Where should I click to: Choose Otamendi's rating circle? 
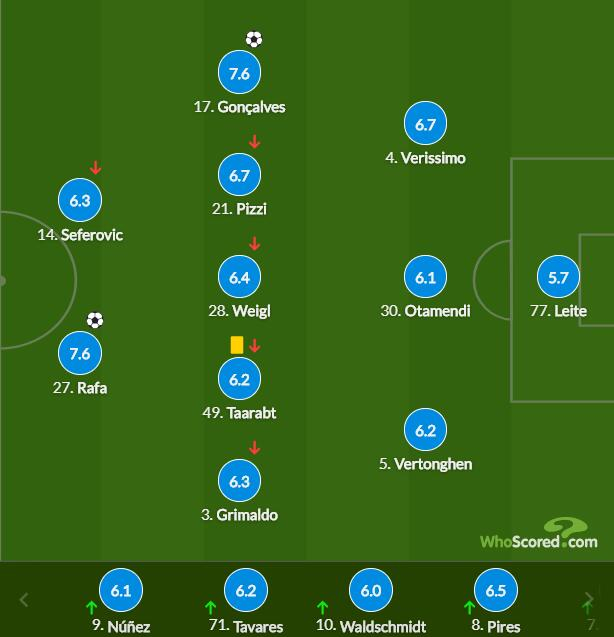click(425, 278)
